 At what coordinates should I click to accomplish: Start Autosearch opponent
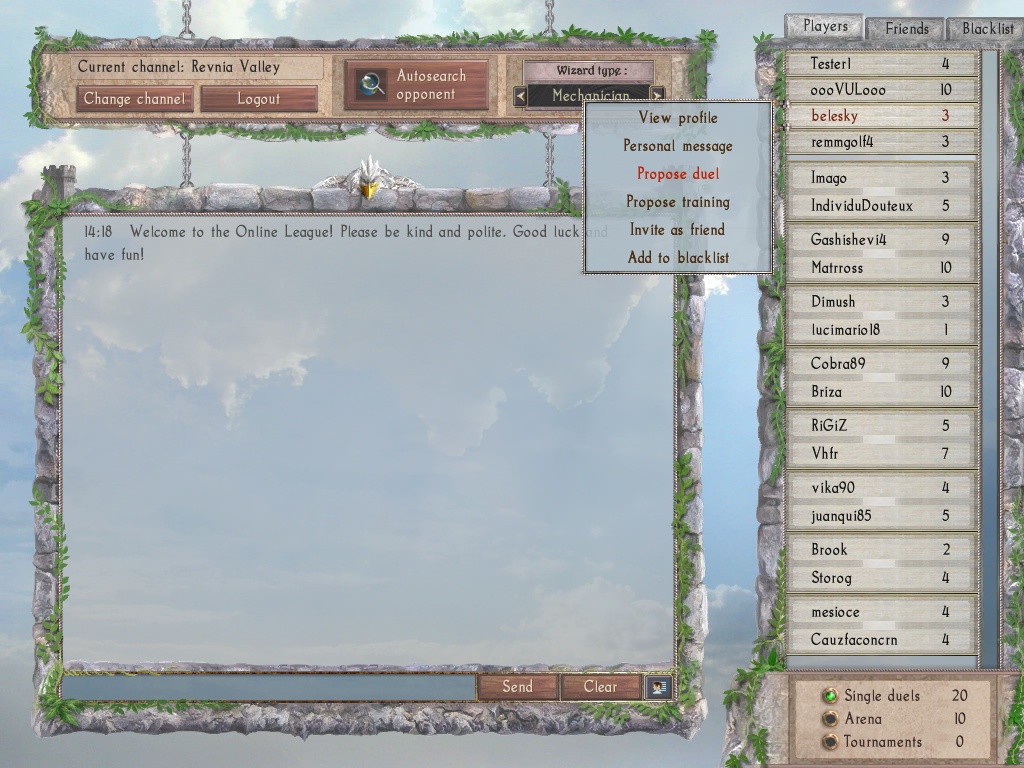[416, 85]
